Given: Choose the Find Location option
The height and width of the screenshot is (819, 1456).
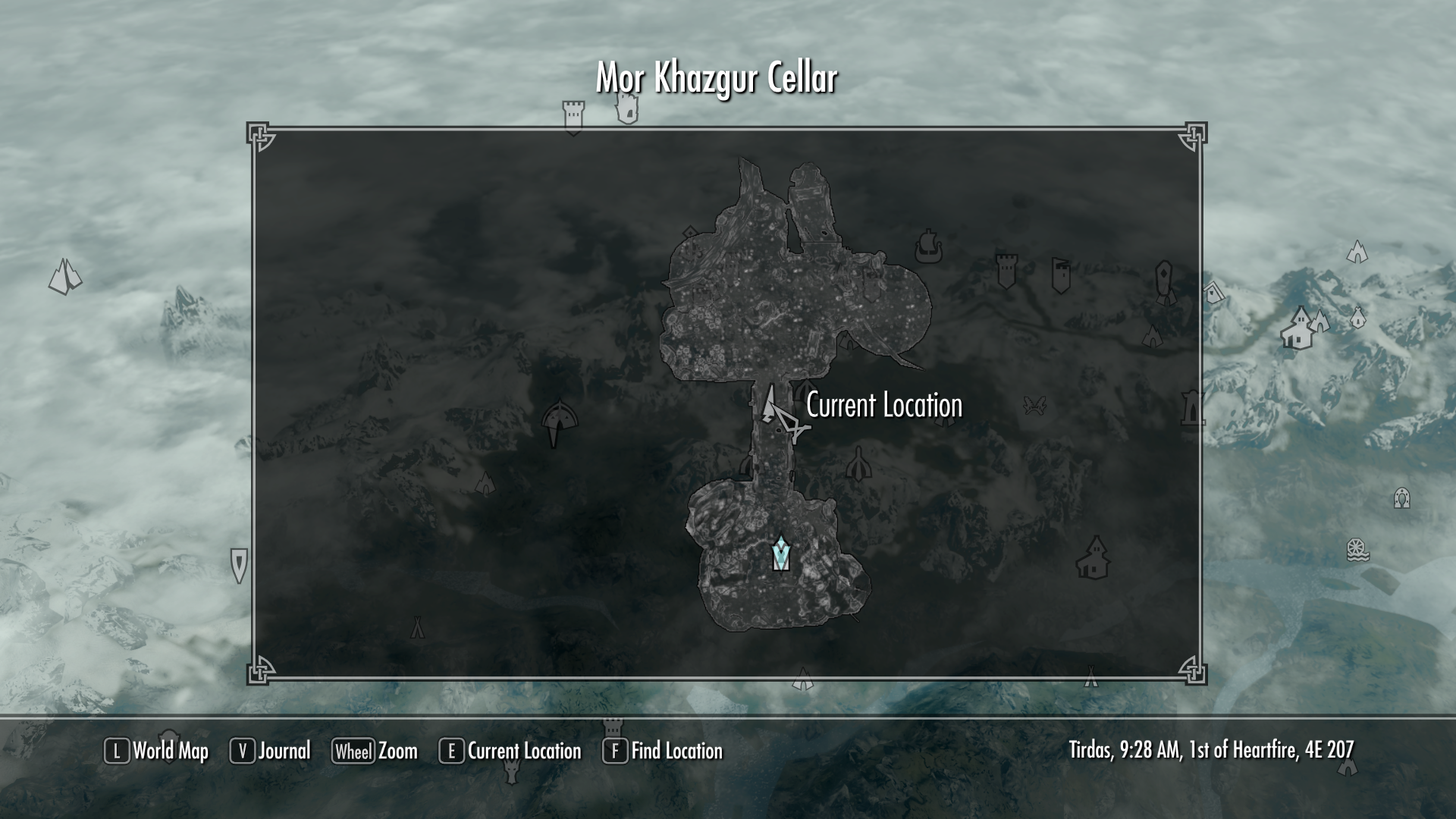Looking at the screenshot, I should [663, 751].
